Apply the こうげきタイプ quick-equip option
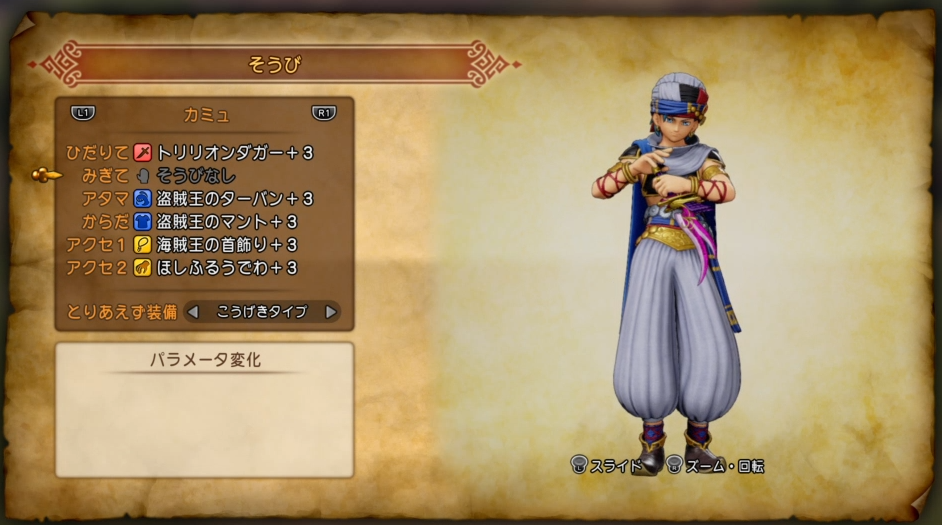 pos(262,312)
